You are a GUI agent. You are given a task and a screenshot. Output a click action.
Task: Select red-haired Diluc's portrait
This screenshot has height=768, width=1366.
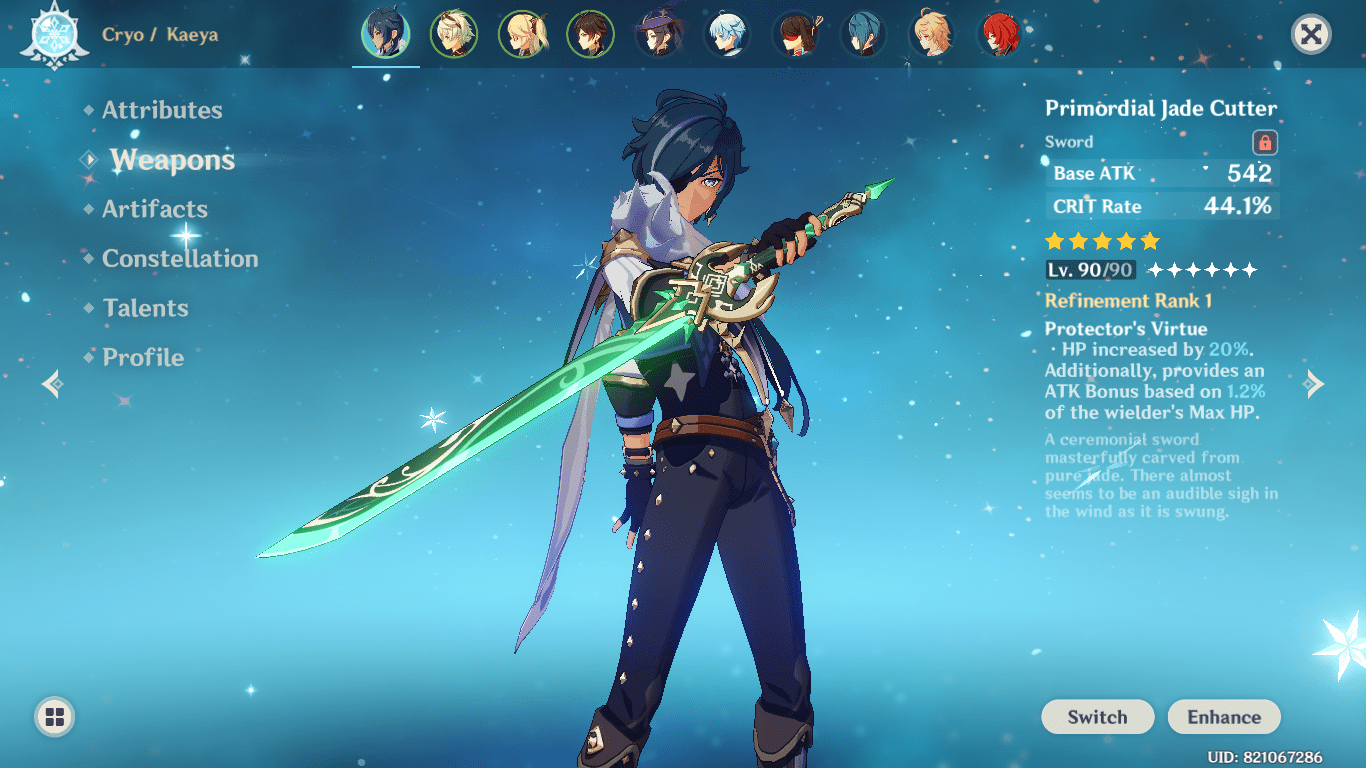point(999,35)
